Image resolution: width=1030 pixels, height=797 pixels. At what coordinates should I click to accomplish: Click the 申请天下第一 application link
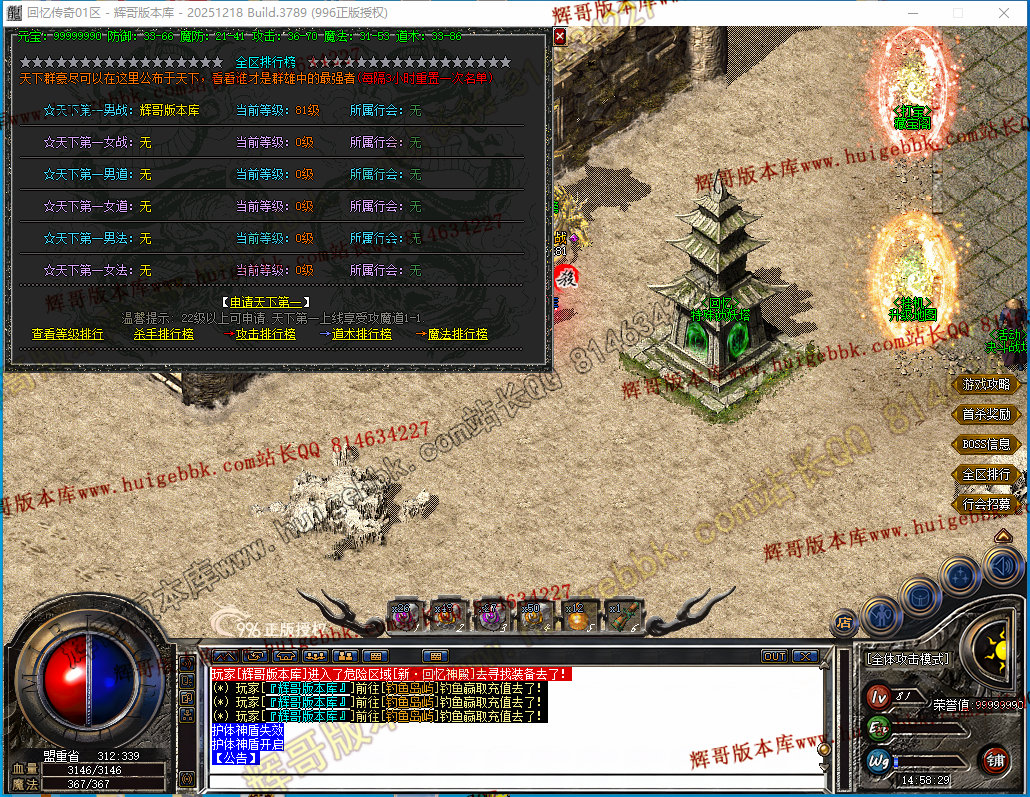[x=264, y=302]
